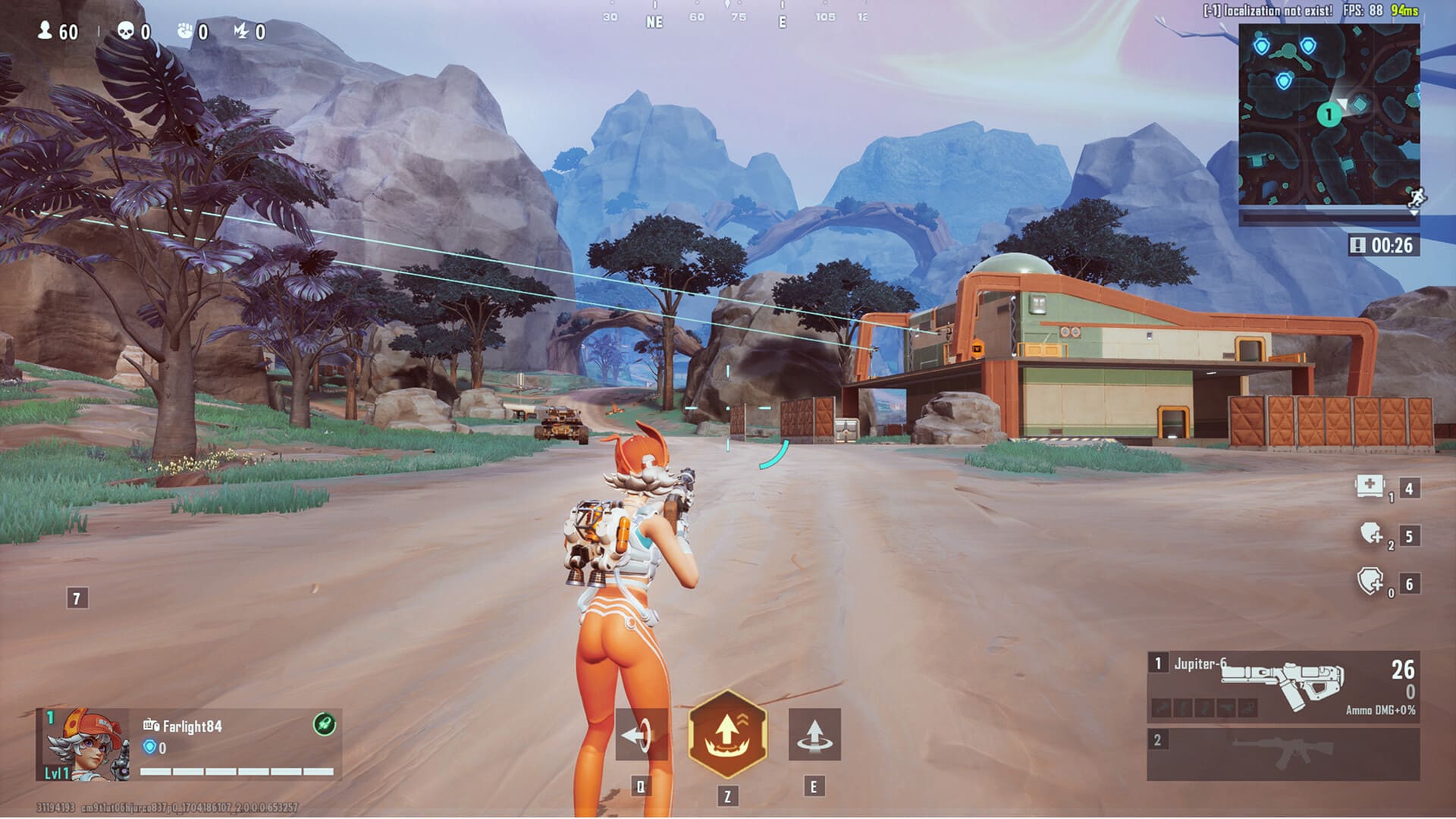Use the med kit item

click(1370, 486)
